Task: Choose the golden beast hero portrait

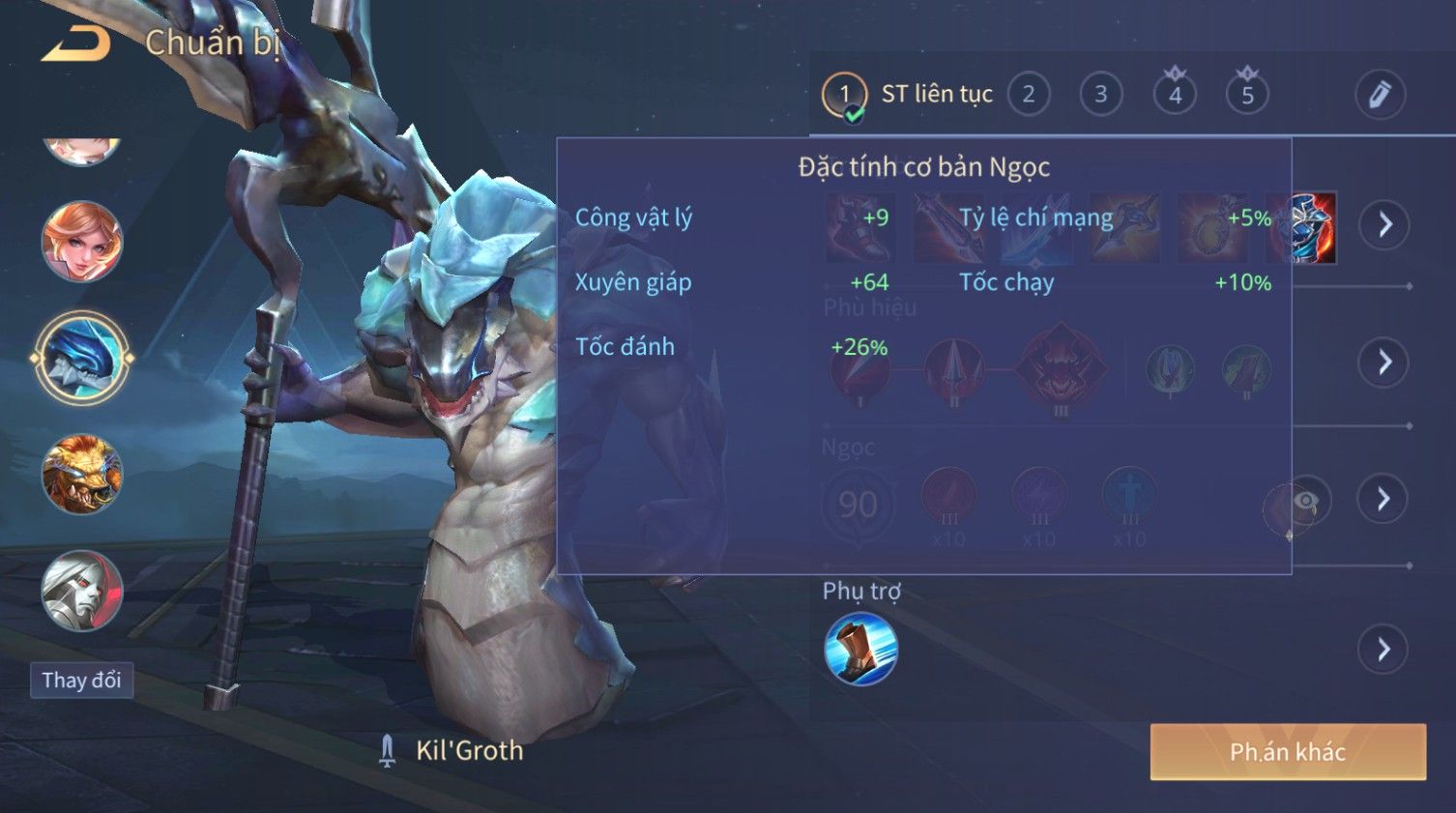Action: pyautogui.click(x=82, y=474)
